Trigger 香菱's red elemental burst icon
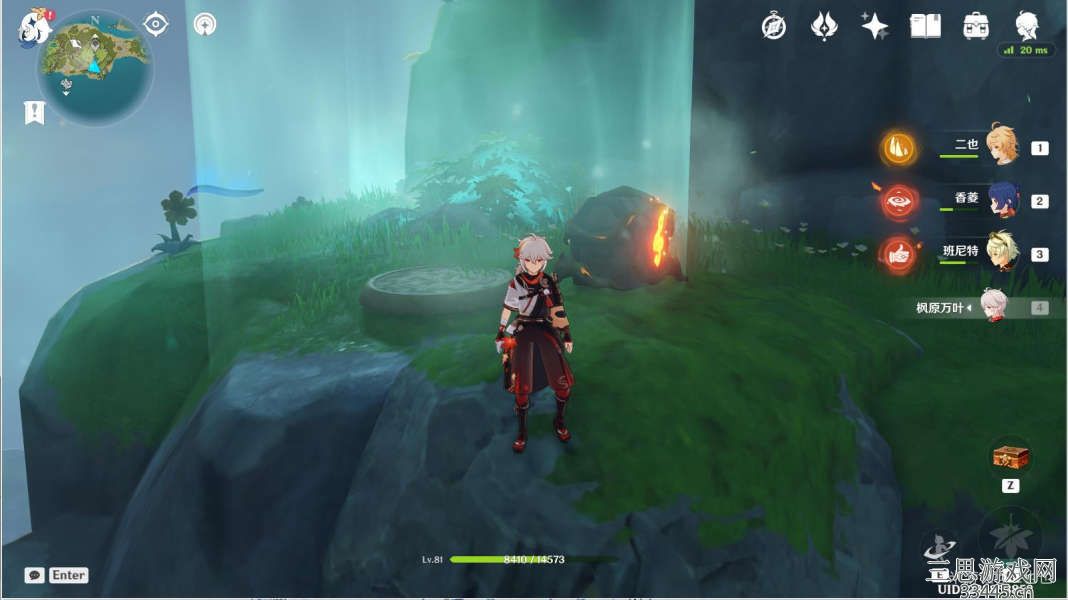 click(x=898, y=201)
